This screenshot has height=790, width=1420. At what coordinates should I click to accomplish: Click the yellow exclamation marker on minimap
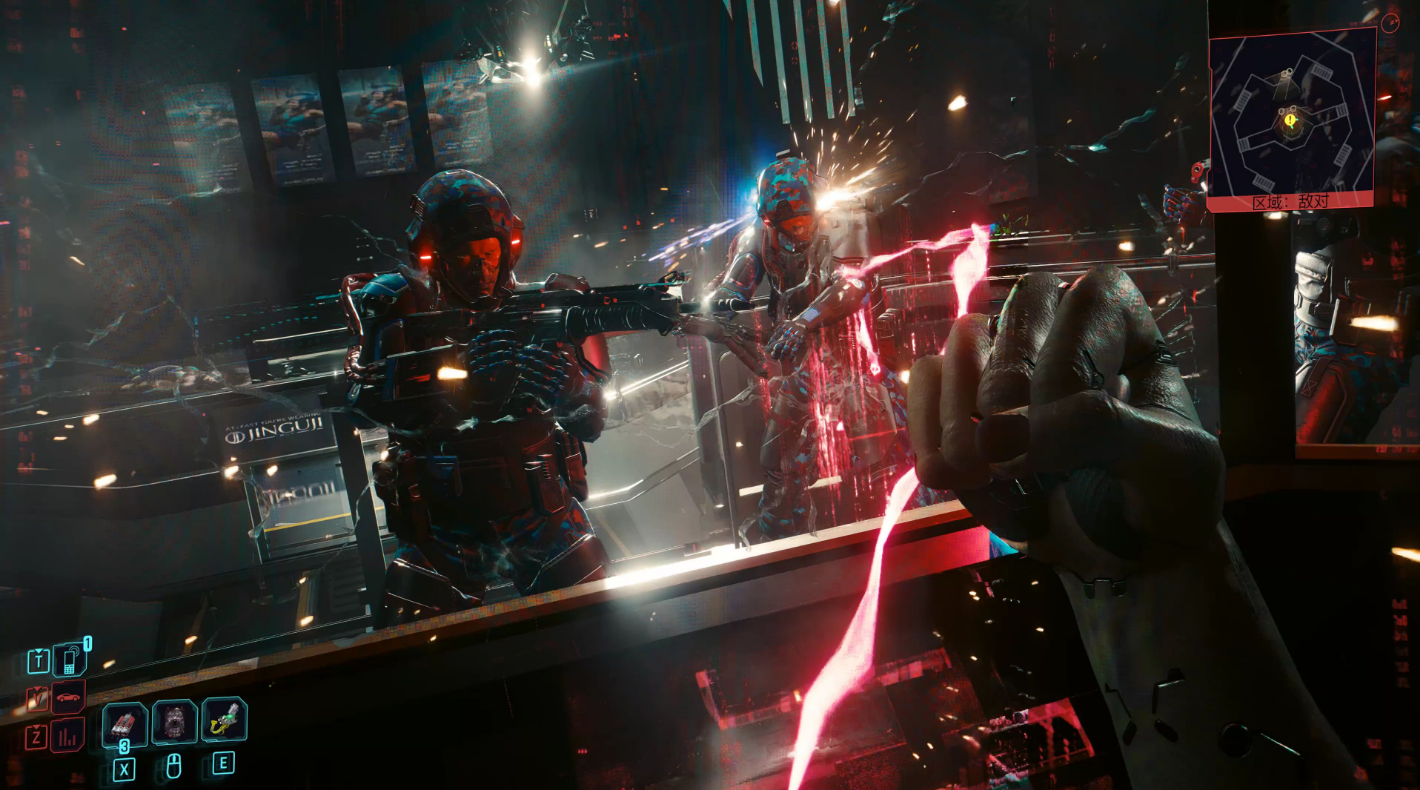tap(1291, 121)
